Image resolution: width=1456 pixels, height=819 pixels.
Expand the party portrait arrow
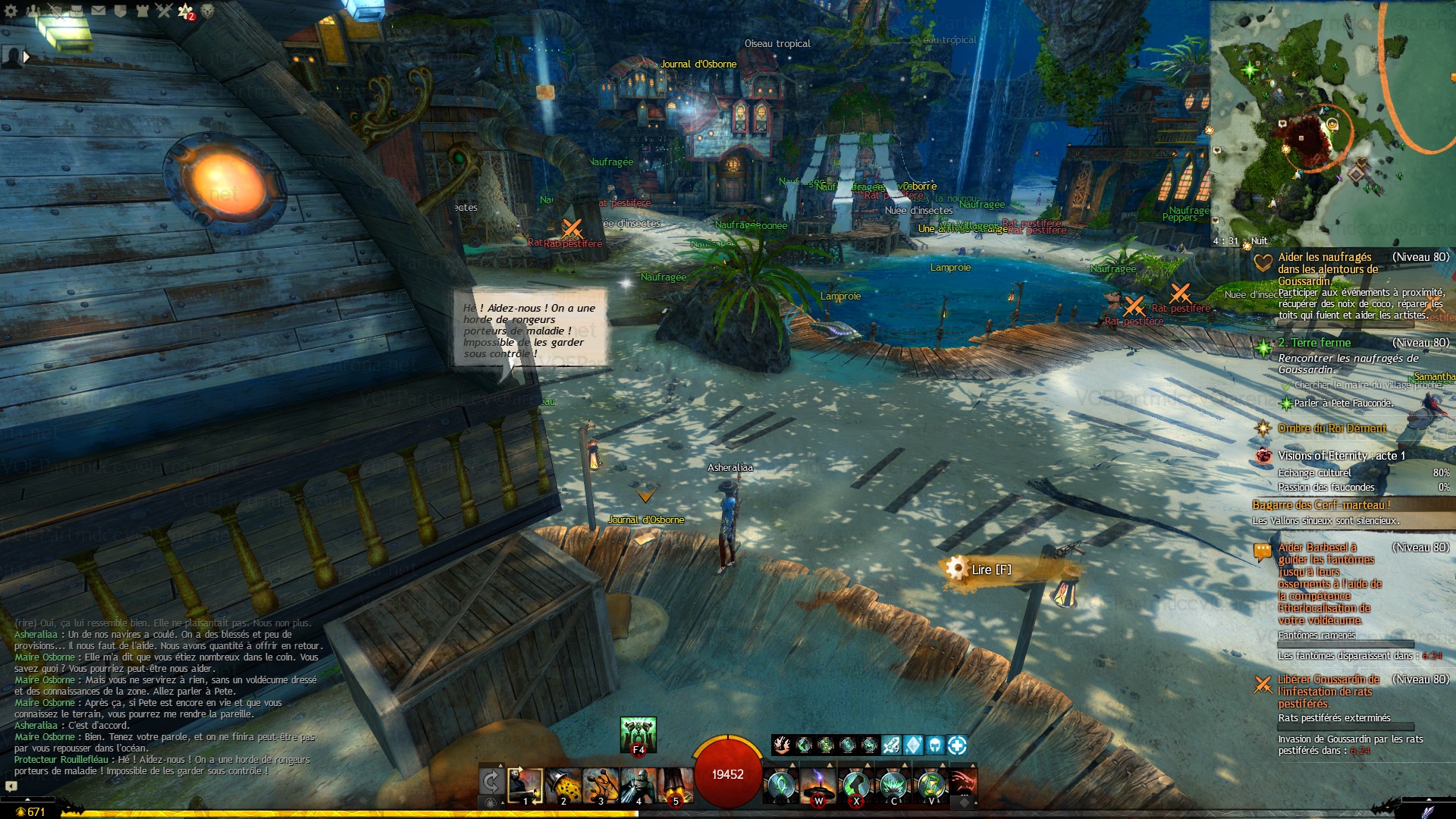[27, 56]
